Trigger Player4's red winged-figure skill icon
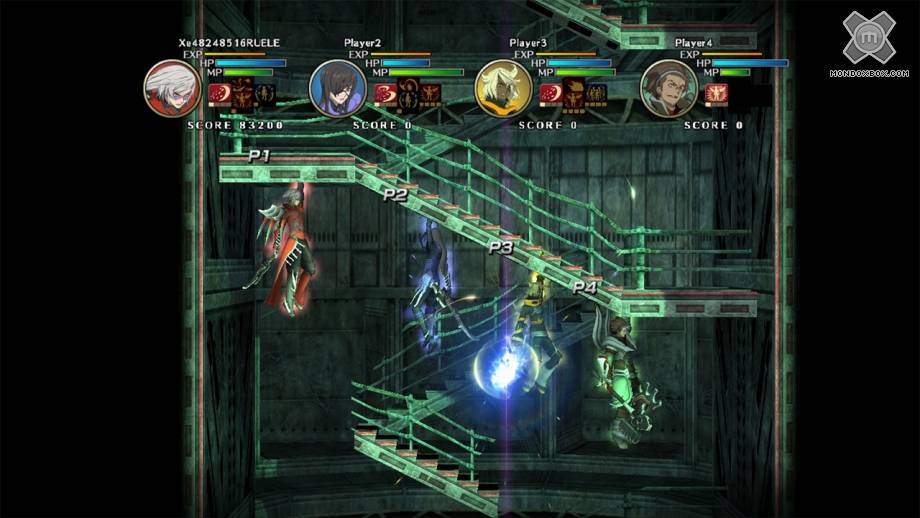This screenshot has width=920, height=518. [716, 95]
